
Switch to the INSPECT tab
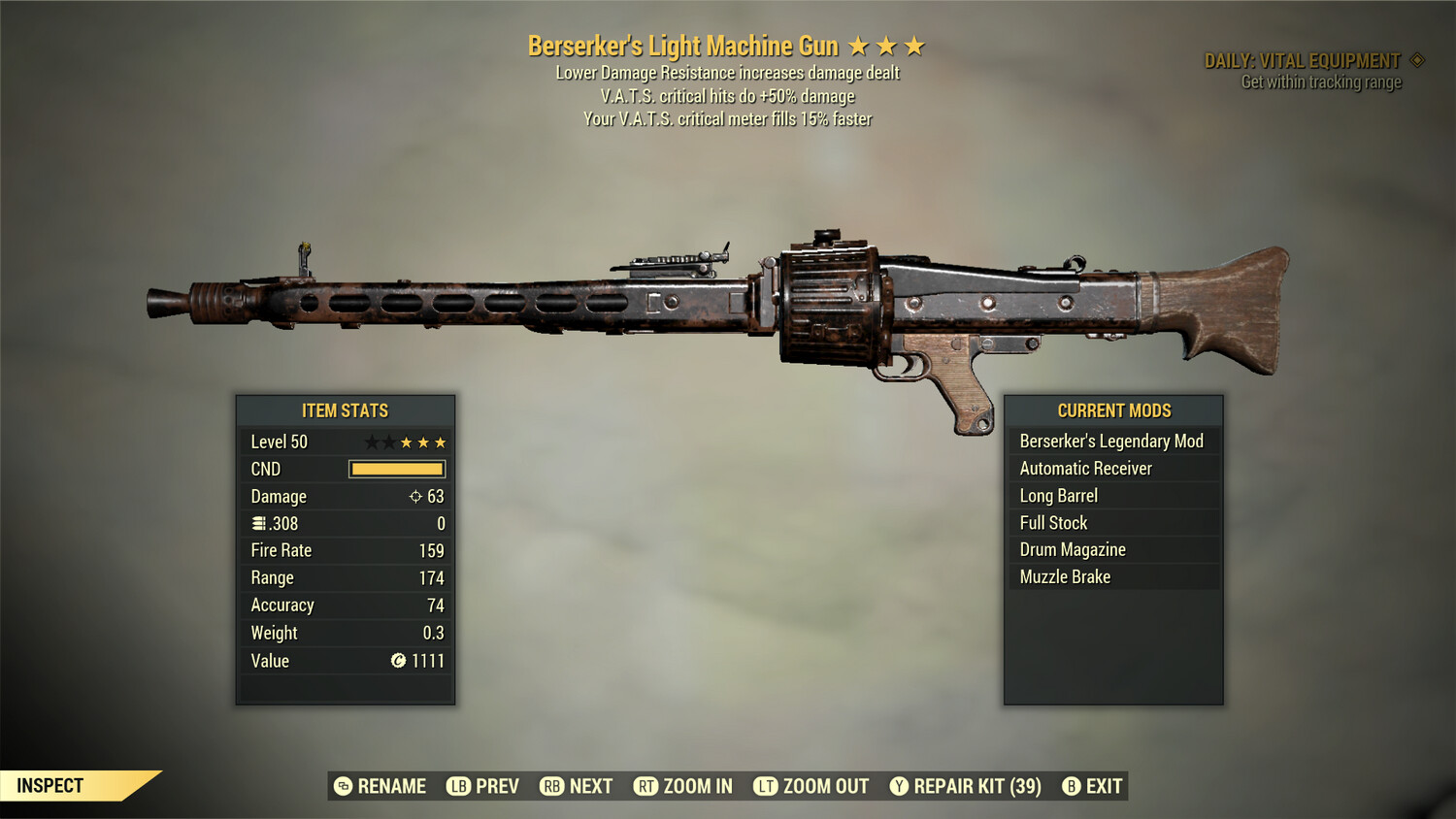tap(50, 786)
